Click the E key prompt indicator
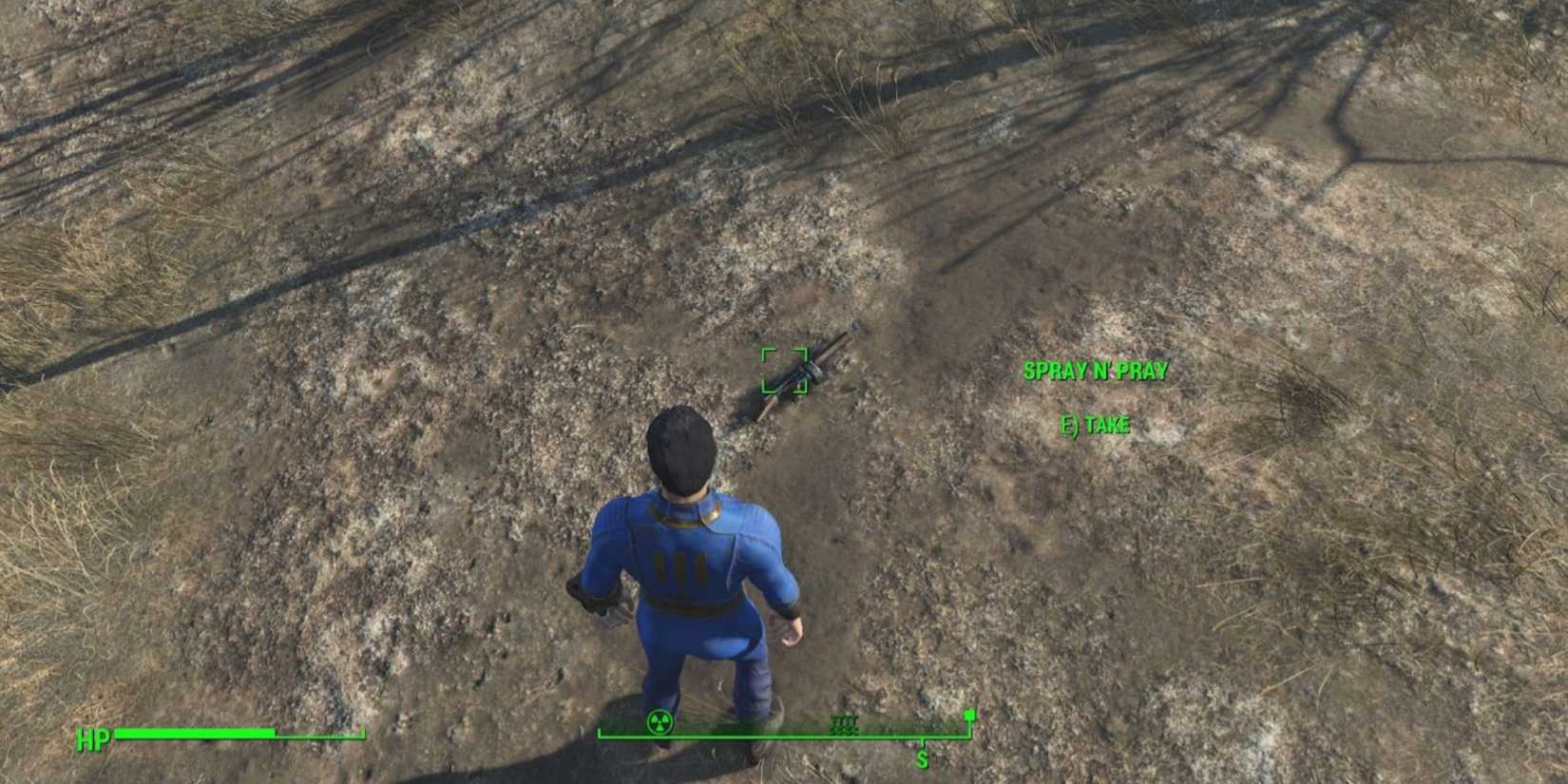This screenshot has width=1568, height=784. pyautogui.click(x=1072, y=426)
